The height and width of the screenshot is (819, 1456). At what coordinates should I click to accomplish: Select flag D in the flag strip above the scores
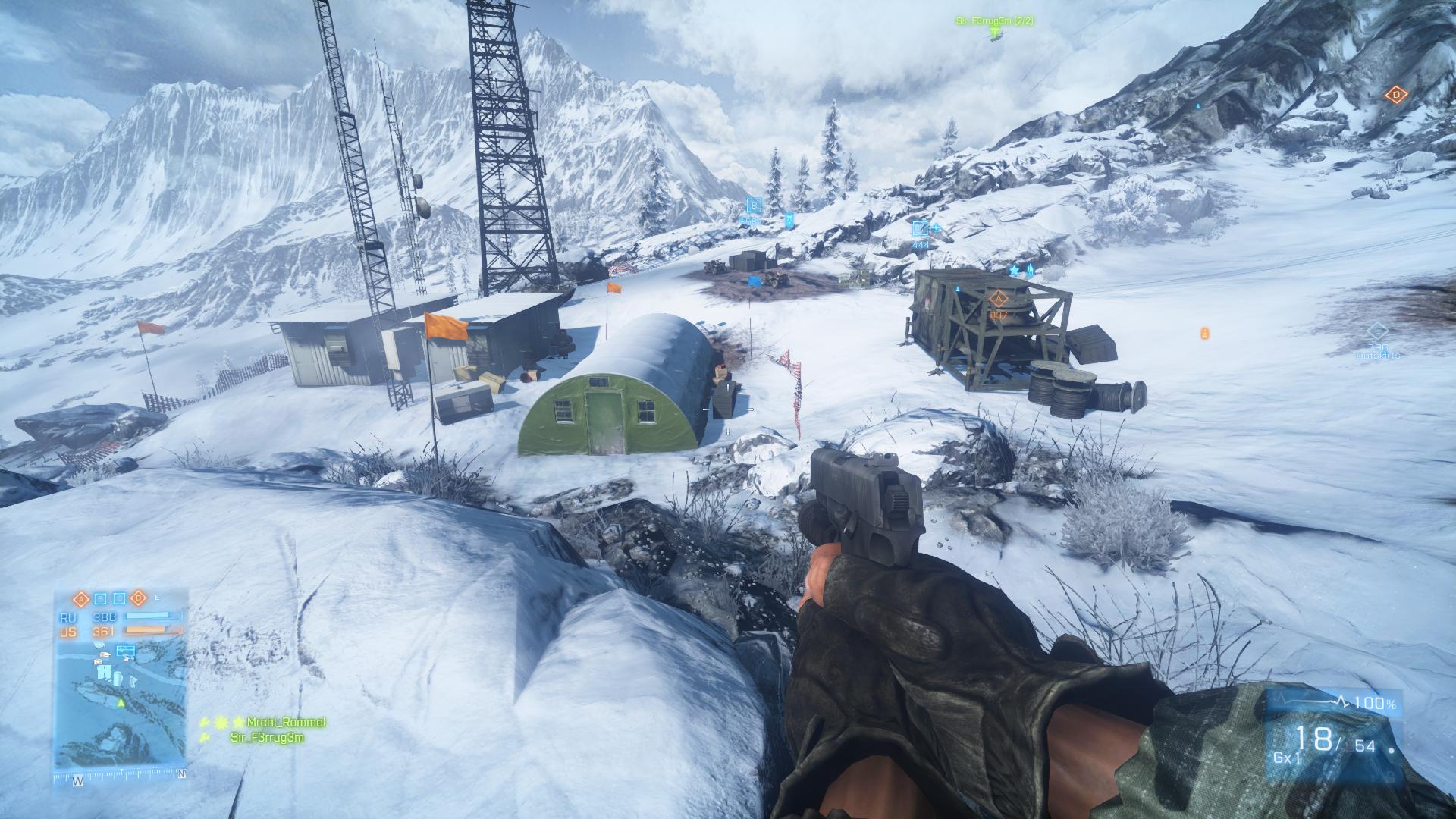(x=137, y=598)
